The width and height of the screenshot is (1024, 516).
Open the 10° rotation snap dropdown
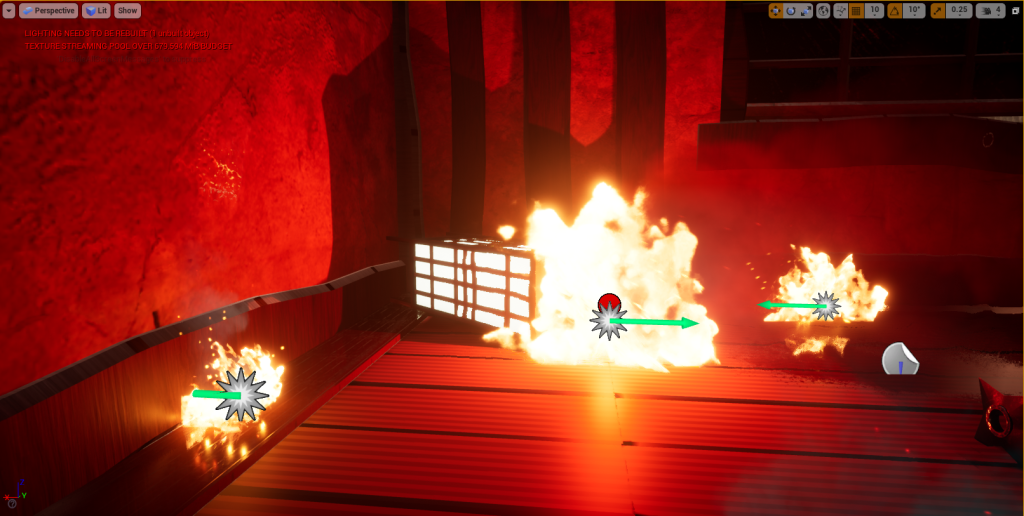pos(914,10)
